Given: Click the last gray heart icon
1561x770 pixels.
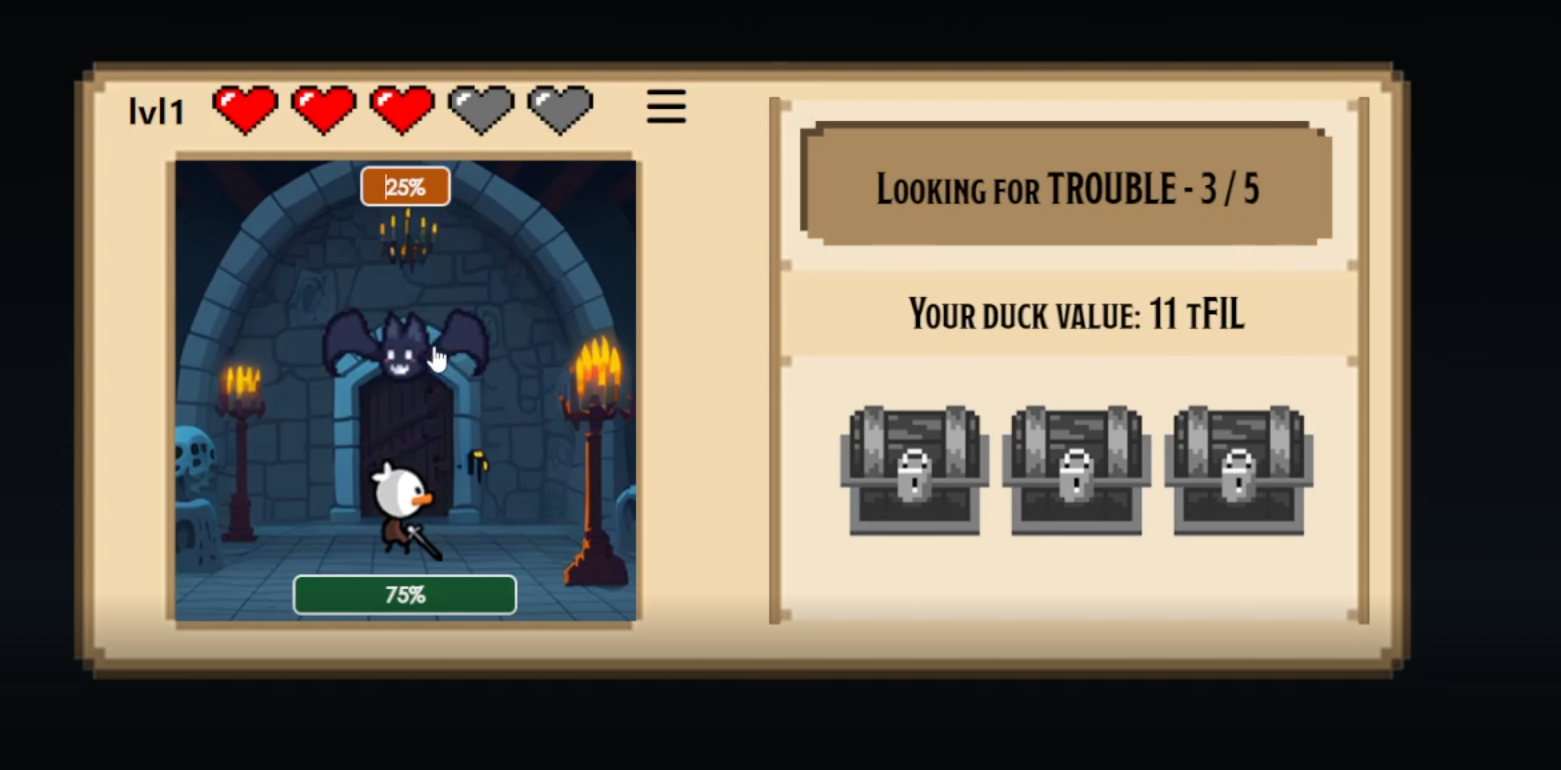Looking at the screenshot, I should coord(559,107).
